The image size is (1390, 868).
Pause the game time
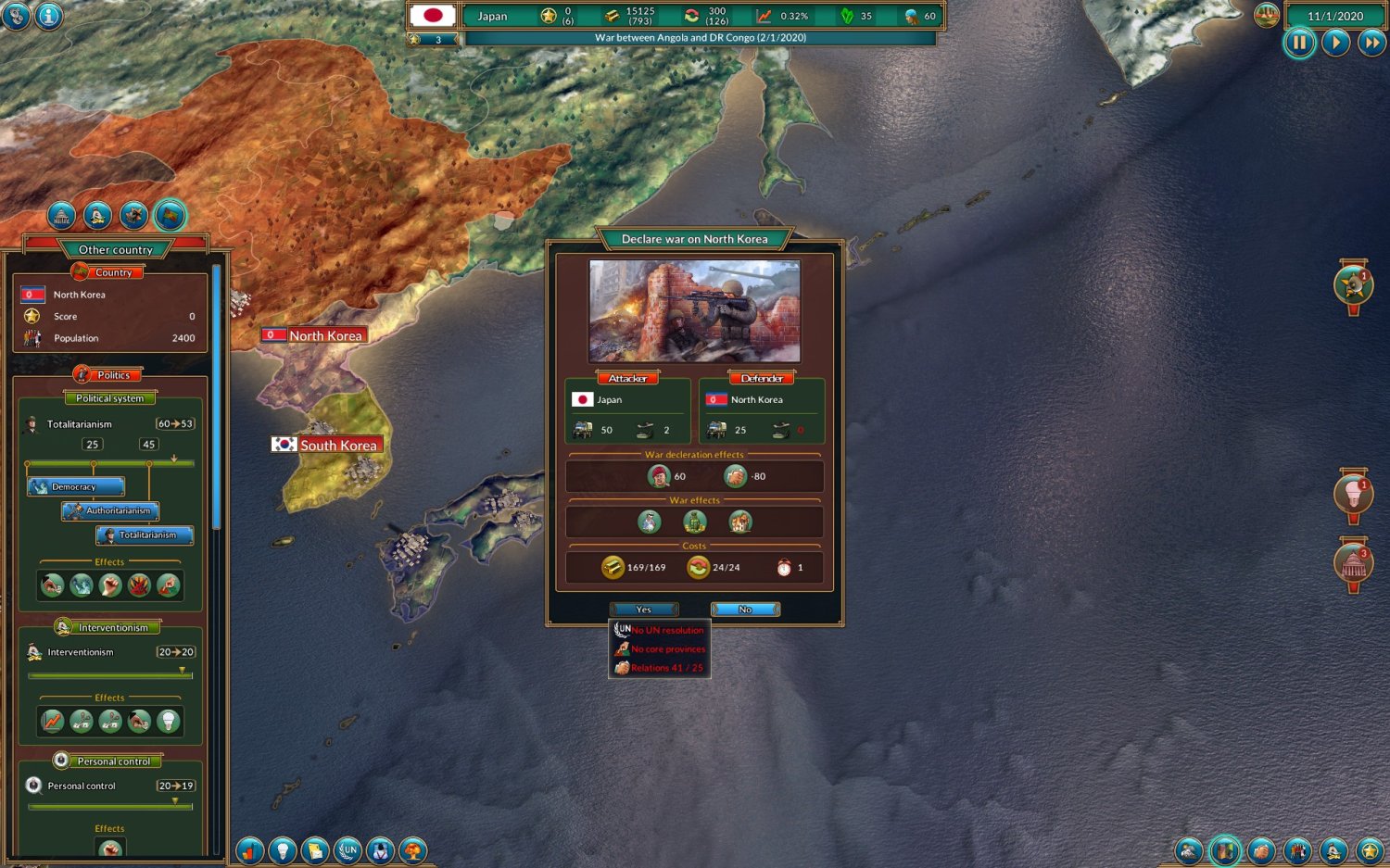pos(1299,43)
